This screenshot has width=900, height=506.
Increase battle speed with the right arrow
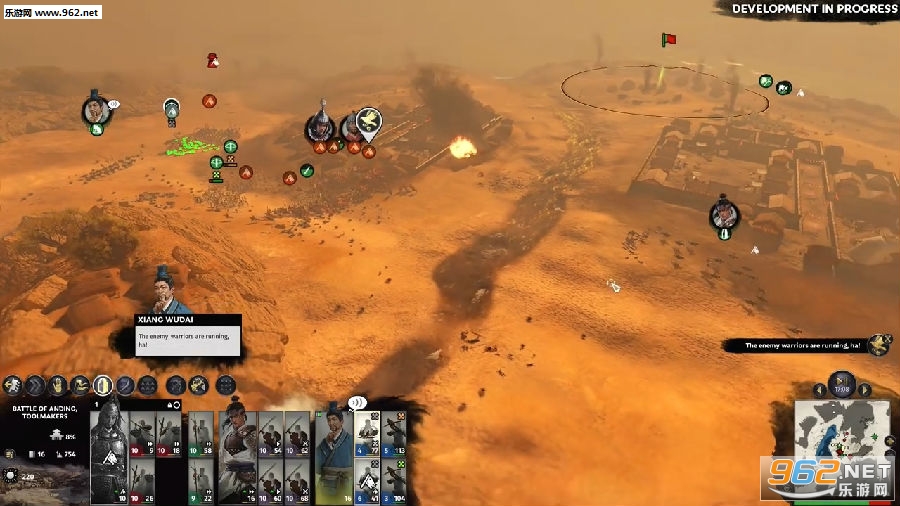865,390
